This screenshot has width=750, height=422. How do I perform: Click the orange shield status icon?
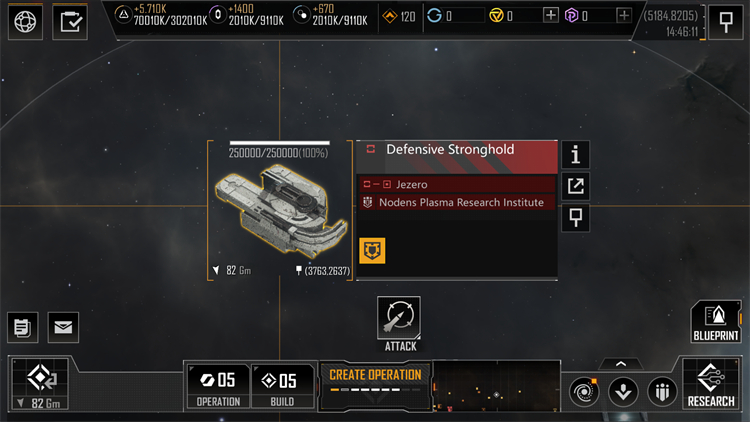tap(373, 251)
